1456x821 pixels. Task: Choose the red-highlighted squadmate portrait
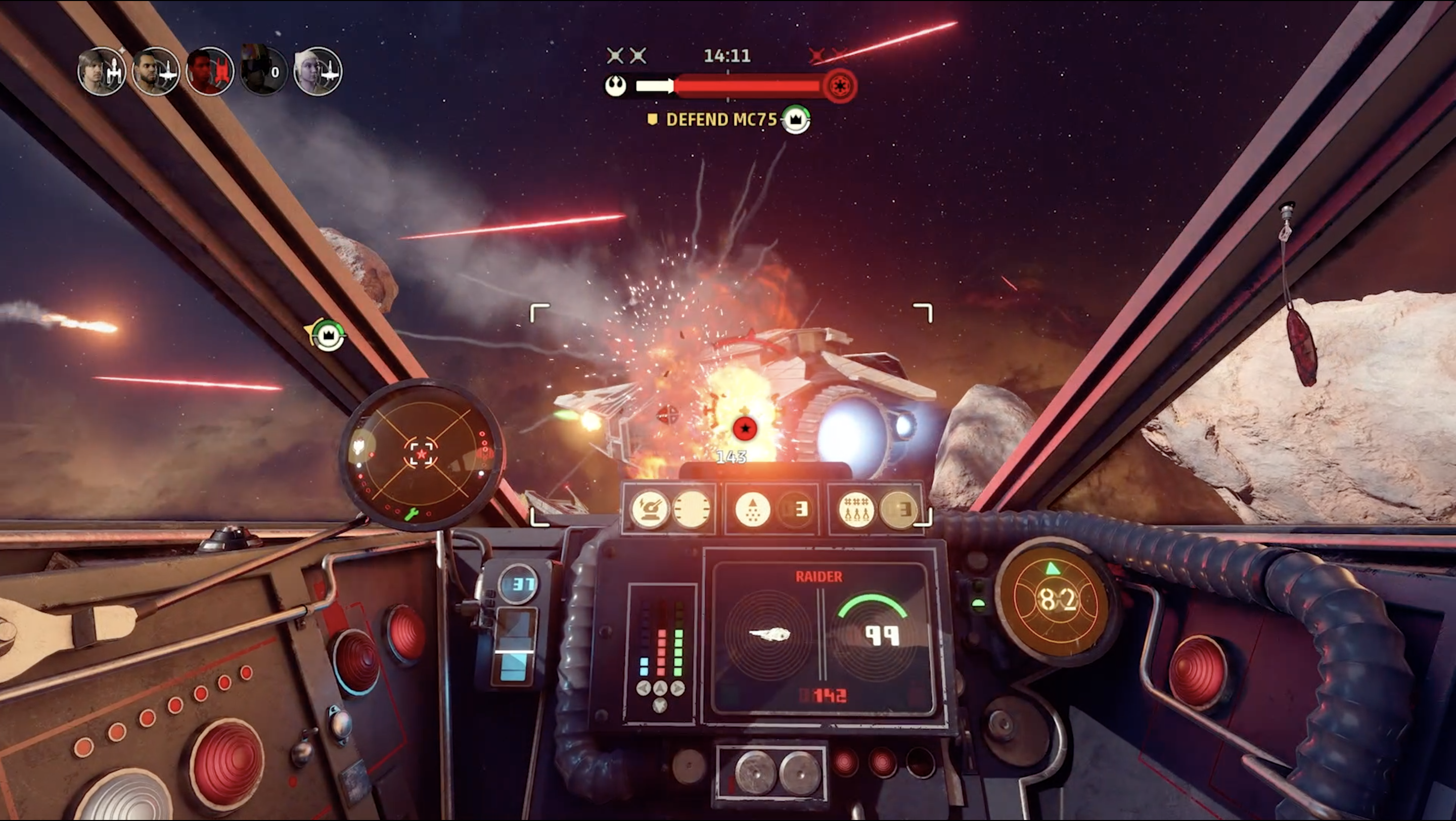tap(210, 71)
